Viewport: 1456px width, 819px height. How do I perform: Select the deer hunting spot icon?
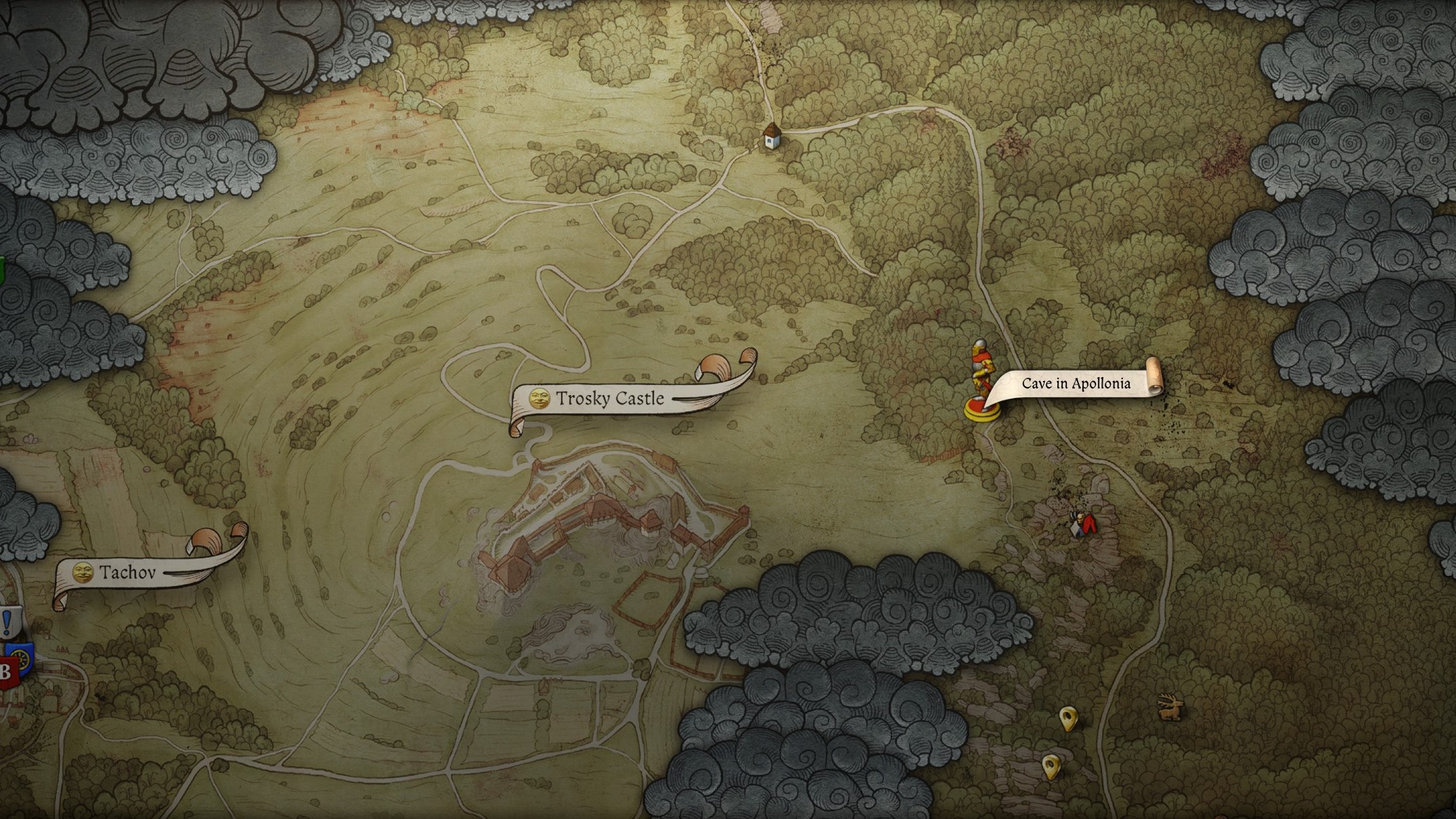pyautogui.click(x=1170, y=707)
